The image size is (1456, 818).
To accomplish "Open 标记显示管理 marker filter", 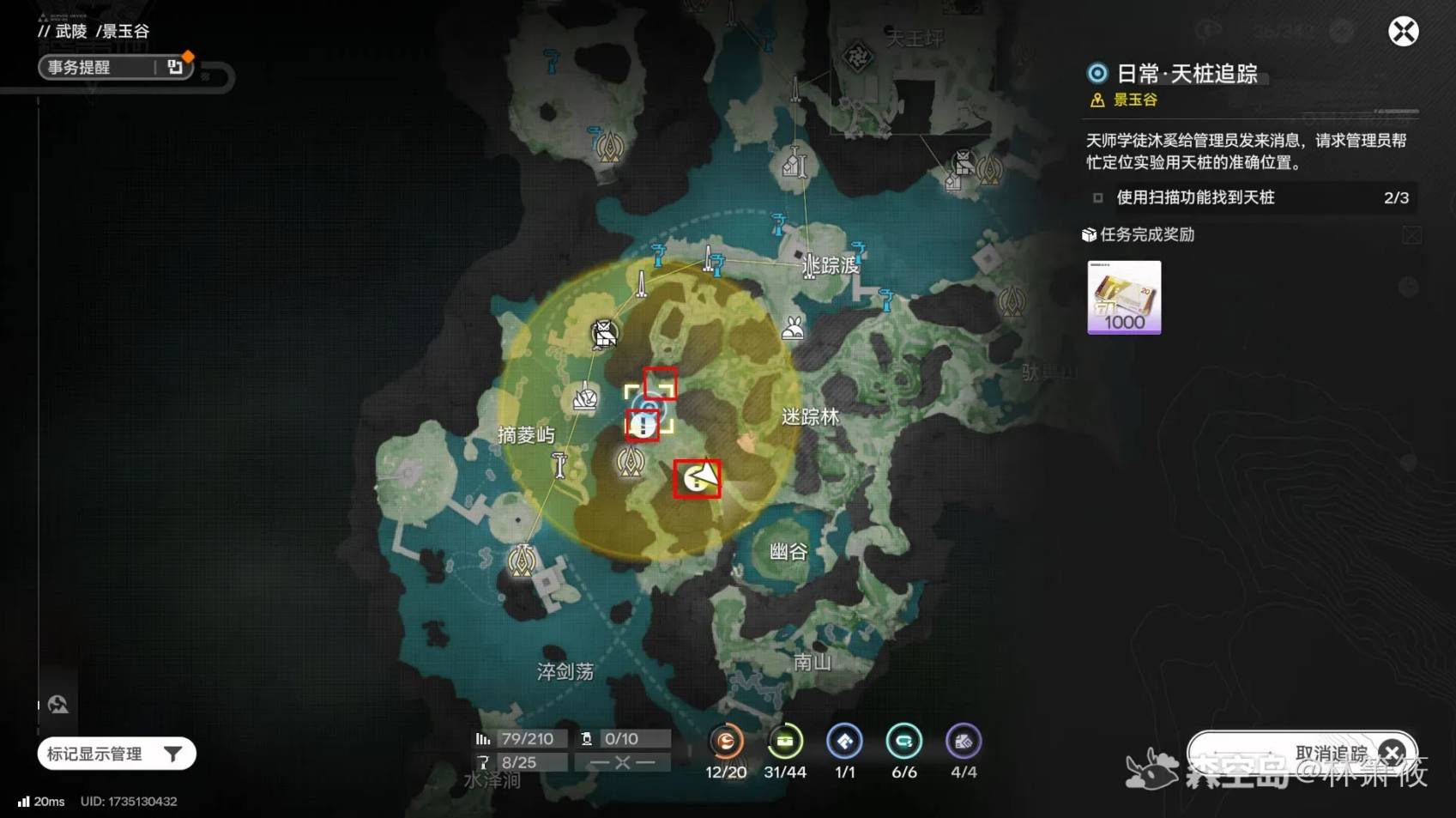I will pos(117,754).
